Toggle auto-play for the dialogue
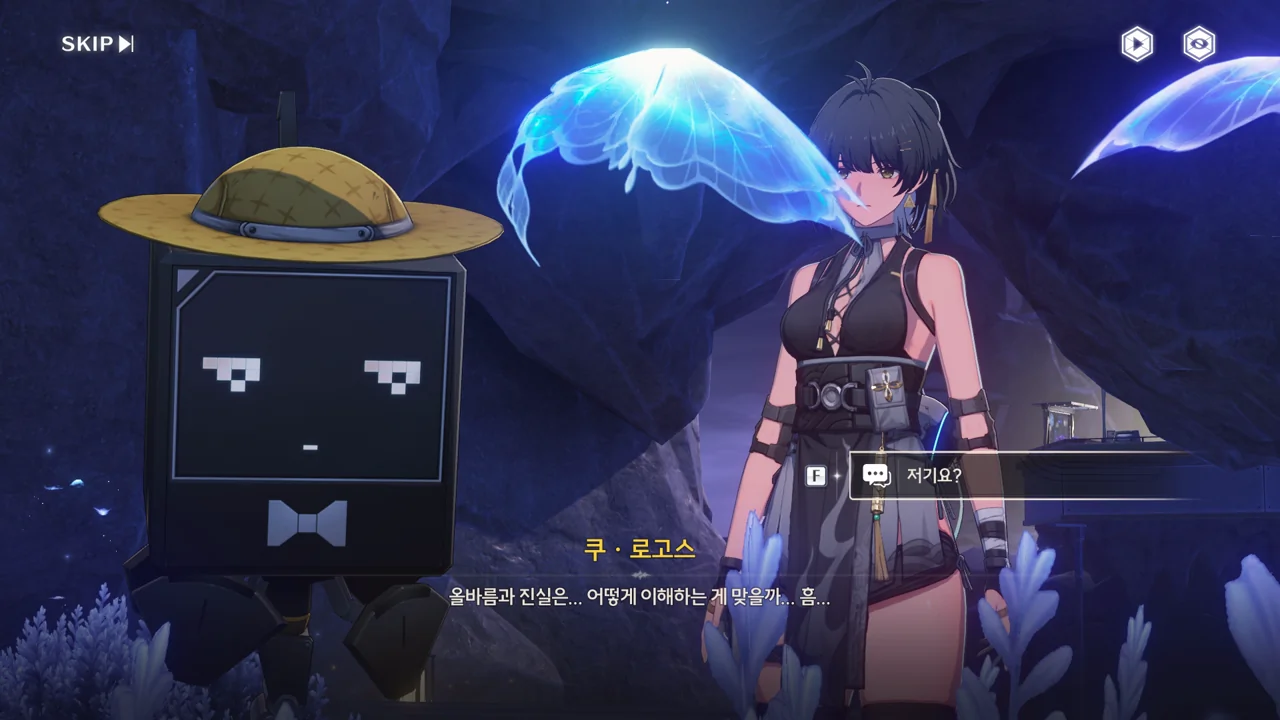Image resolution: width=1280 pixels, height=720 pixels. tap(1136, 44)
